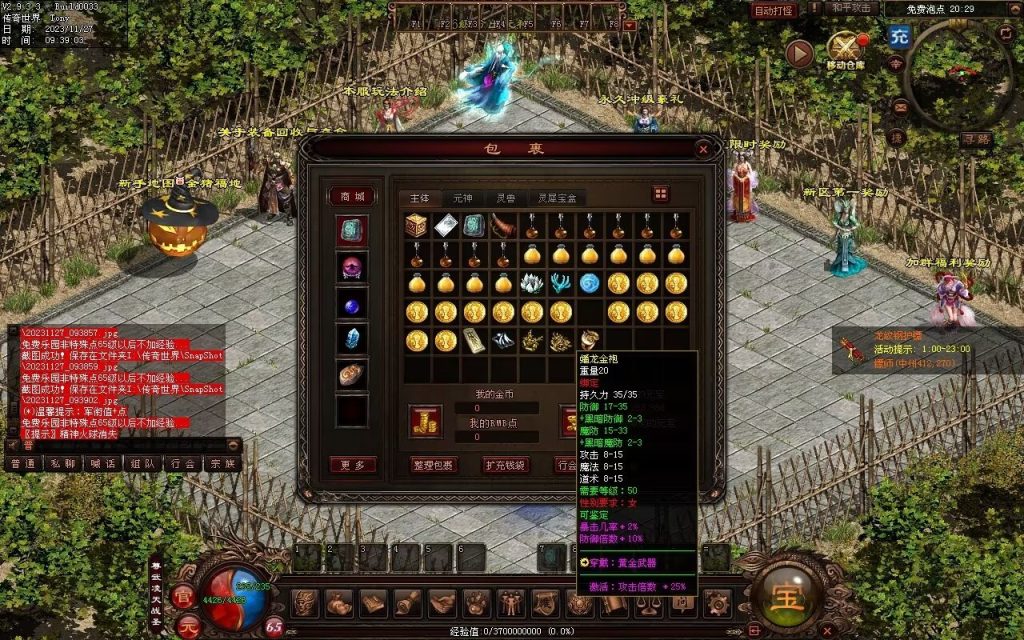
Task: Switch to the 灵兽 tab
Action: (x=506, y=198)
